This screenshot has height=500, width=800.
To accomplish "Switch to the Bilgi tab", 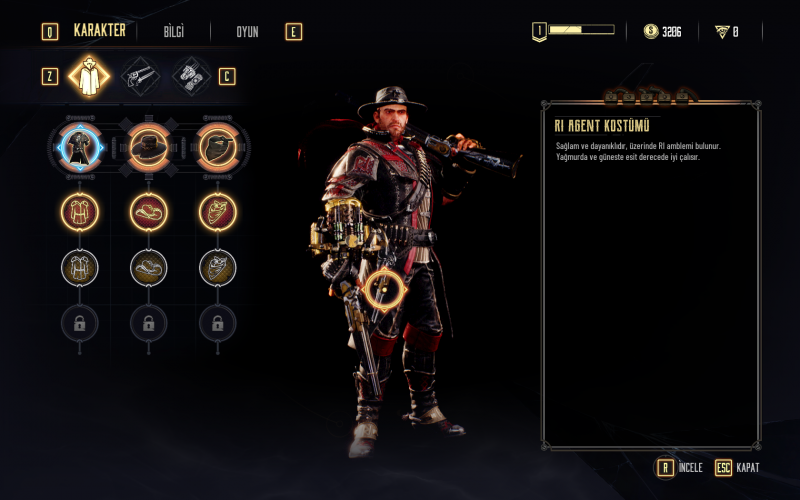I will pyautogui.click(x=174, y=32).
